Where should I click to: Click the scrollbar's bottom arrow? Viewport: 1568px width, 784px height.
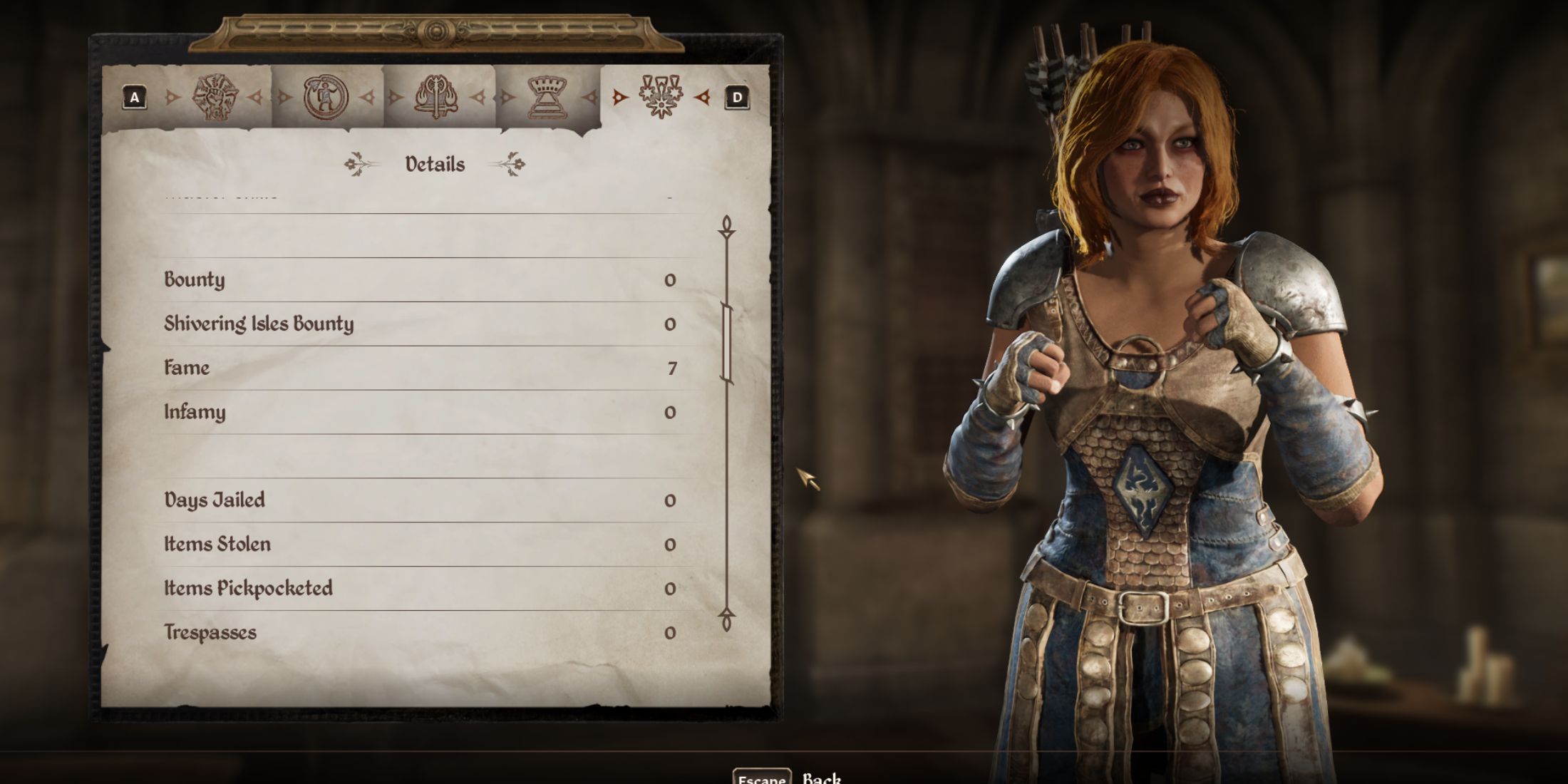point(726,619)
